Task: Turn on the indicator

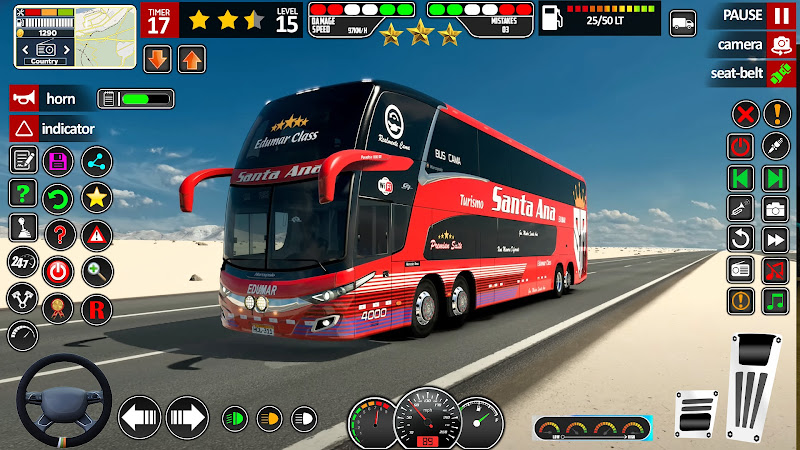Action: 23,128
